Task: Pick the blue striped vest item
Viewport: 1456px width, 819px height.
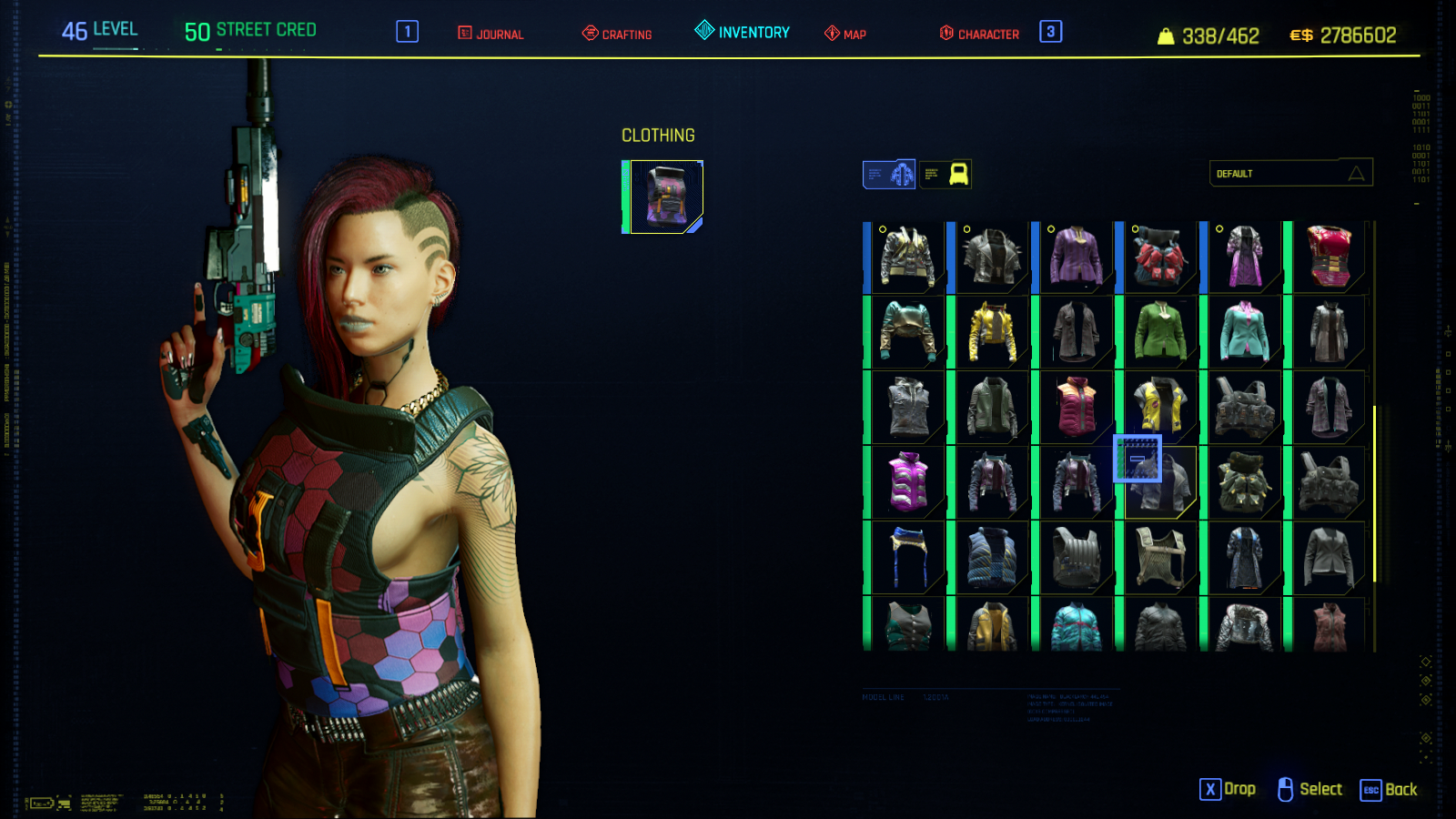Action: [992, 557]
